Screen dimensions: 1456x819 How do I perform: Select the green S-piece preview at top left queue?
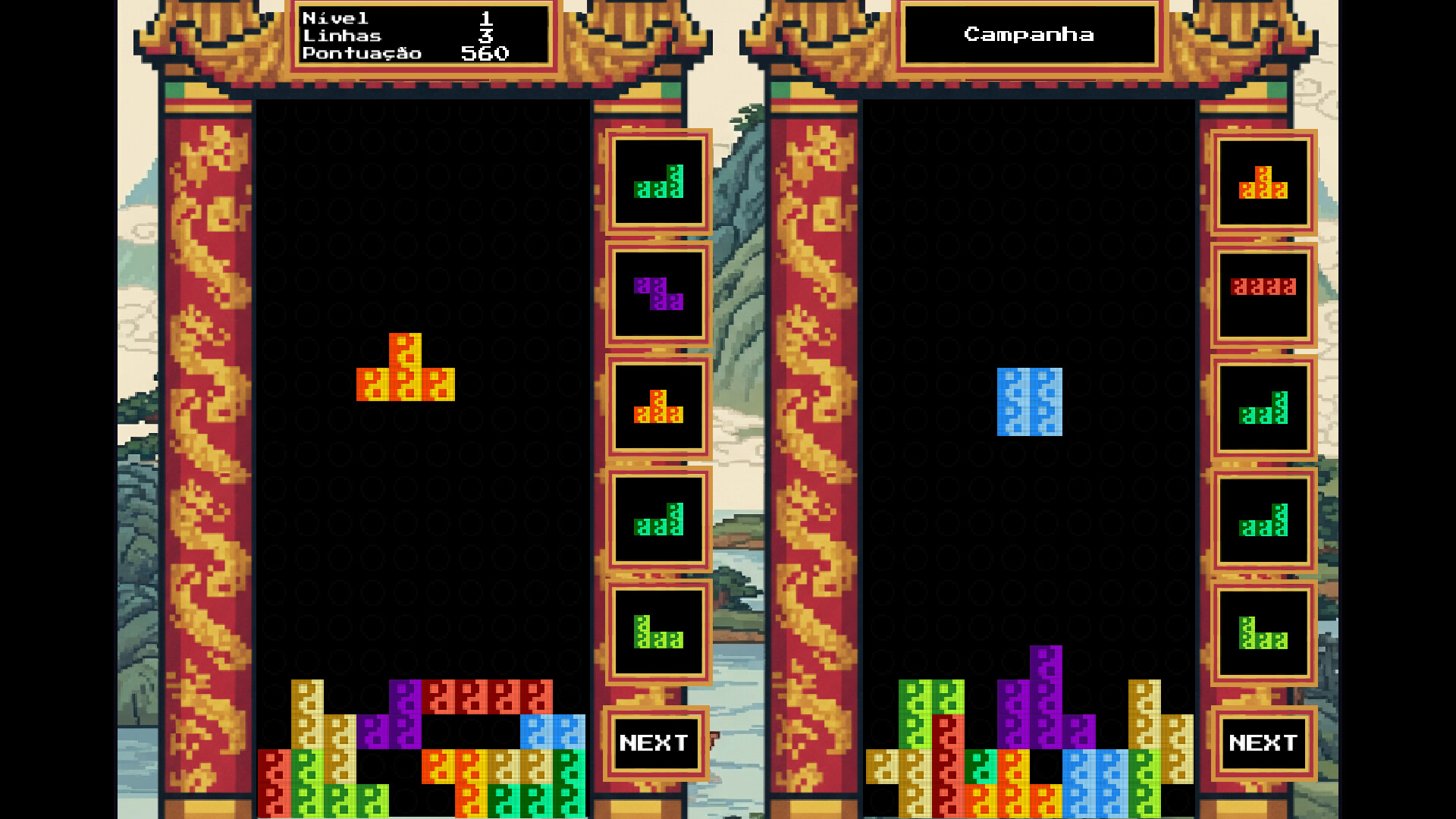click(657, 185)
